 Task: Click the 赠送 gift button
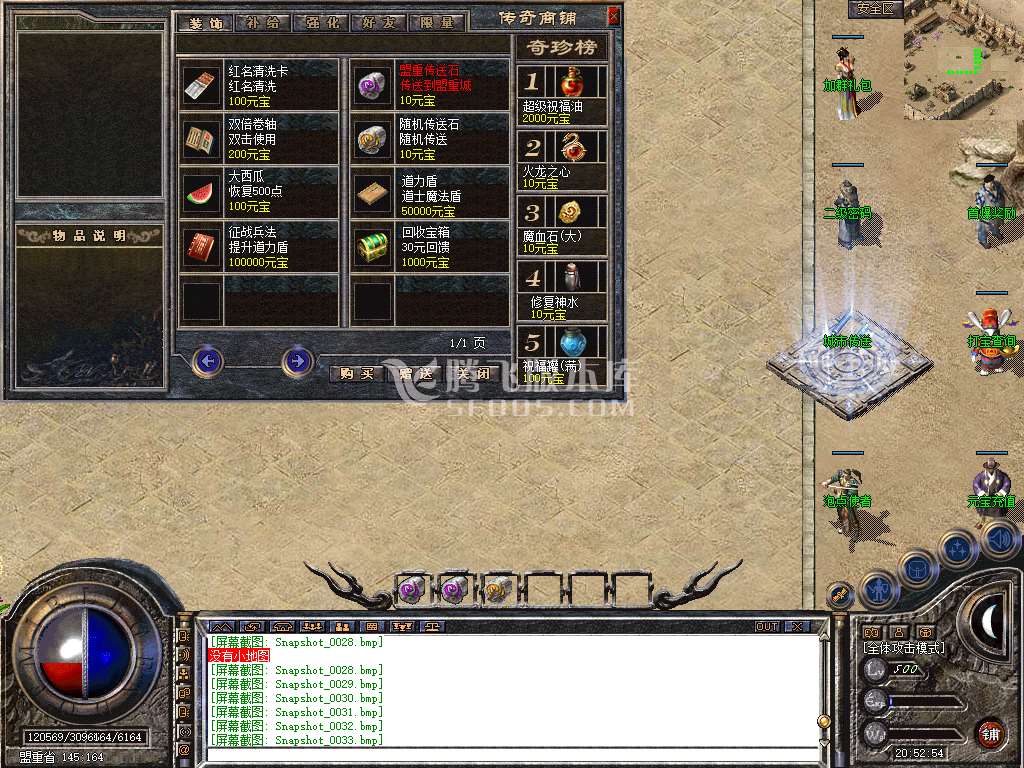coord(414,374)
